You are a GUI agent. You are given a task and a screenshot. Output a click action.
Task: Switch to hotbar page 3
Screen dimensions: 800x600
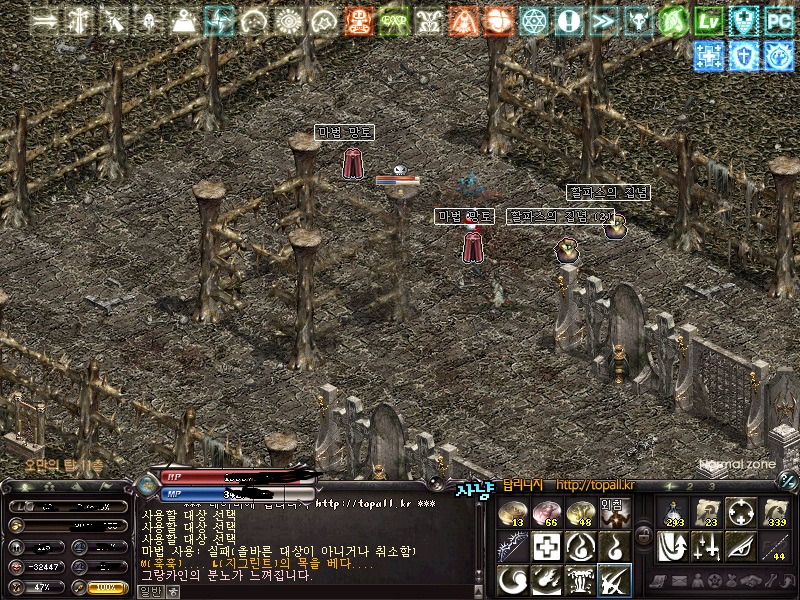[x=712, y=485]
